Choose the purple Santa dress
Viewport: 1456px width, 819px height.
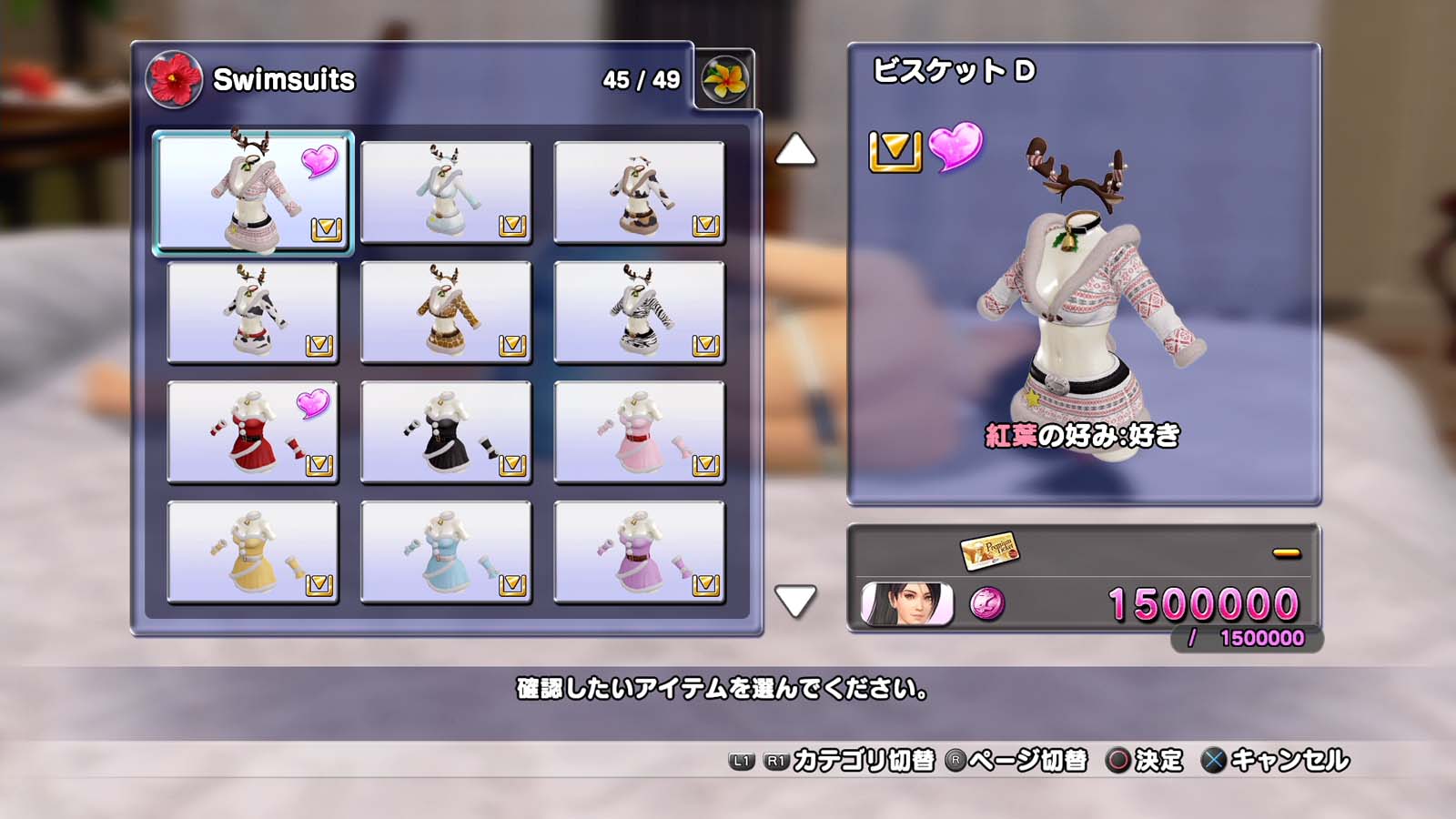coord(639,552)
